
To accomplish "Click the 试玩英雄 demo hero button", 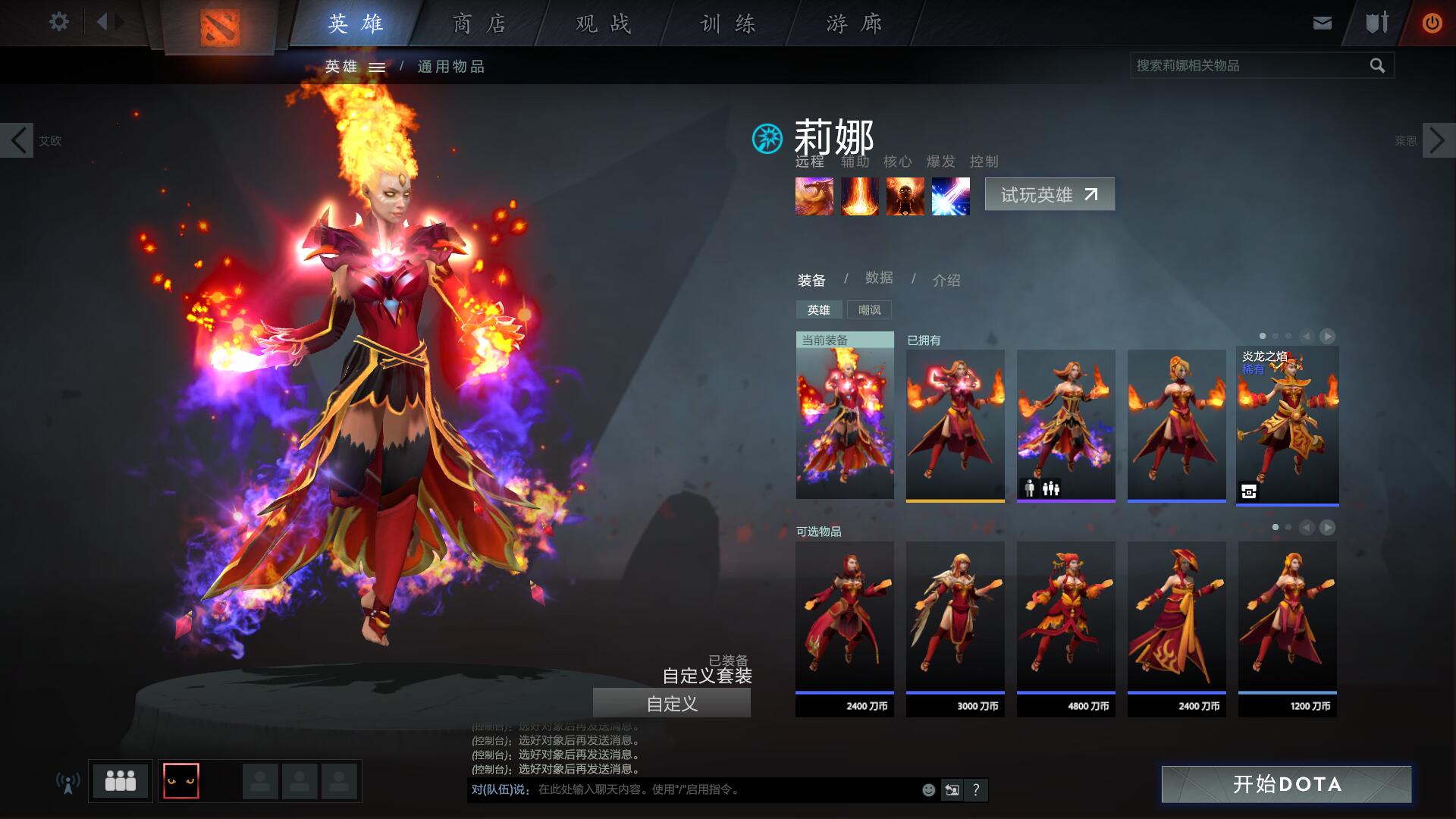I will point(1049,195).
